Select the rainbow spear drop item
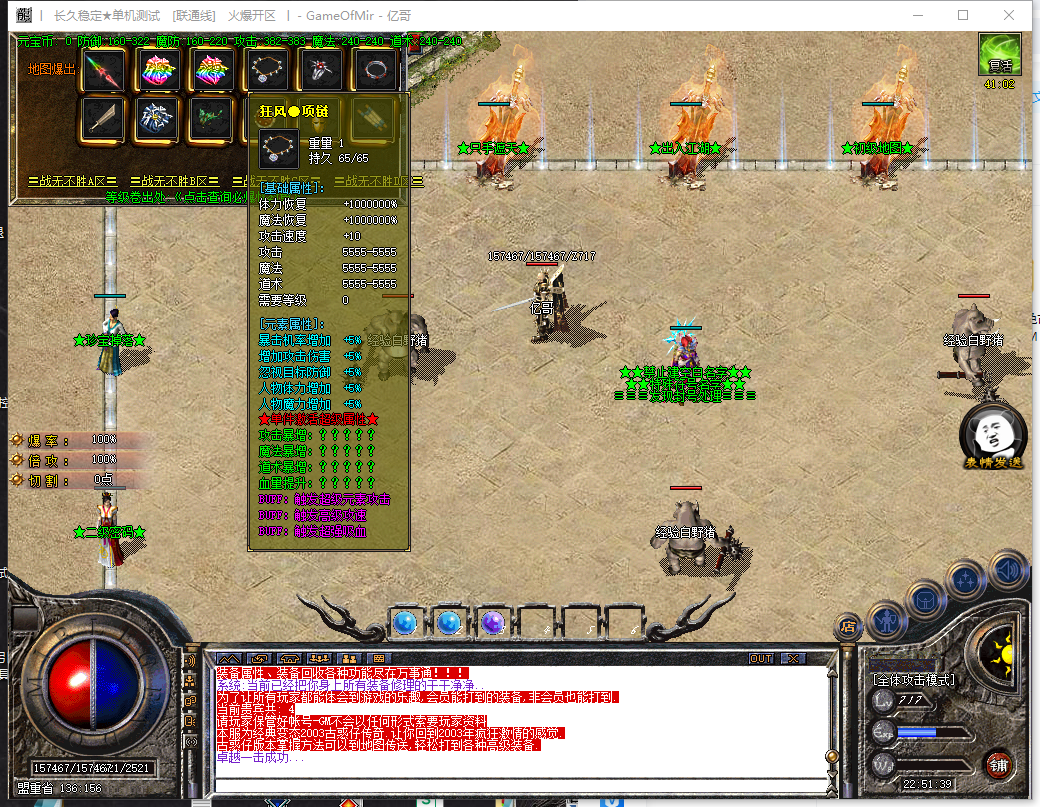The image size is (1040, 807). tap(103, 69)
